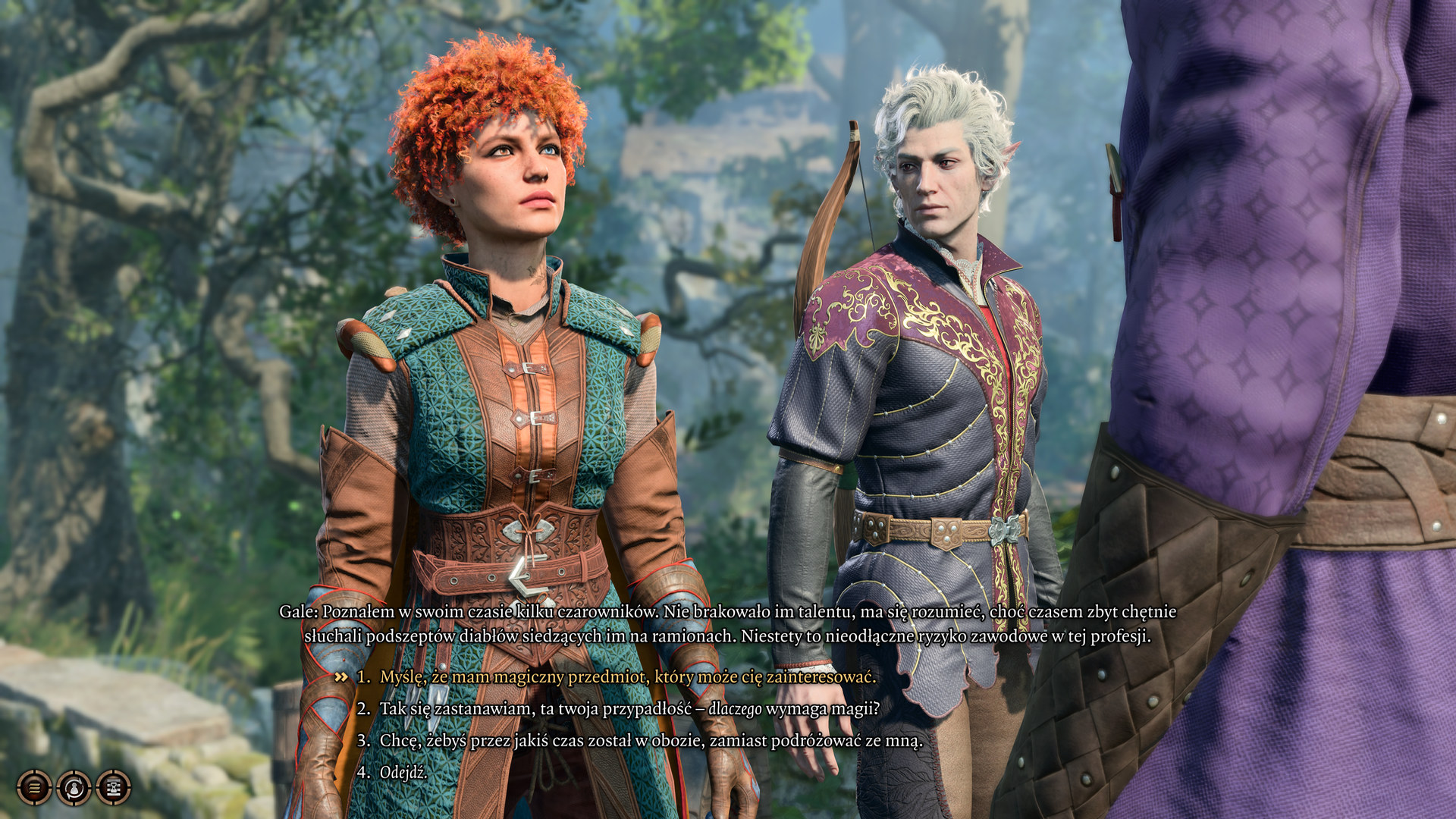The image size is (1456, 819).
Task: Open the stacked-lines menu icon
Action: 34,788
